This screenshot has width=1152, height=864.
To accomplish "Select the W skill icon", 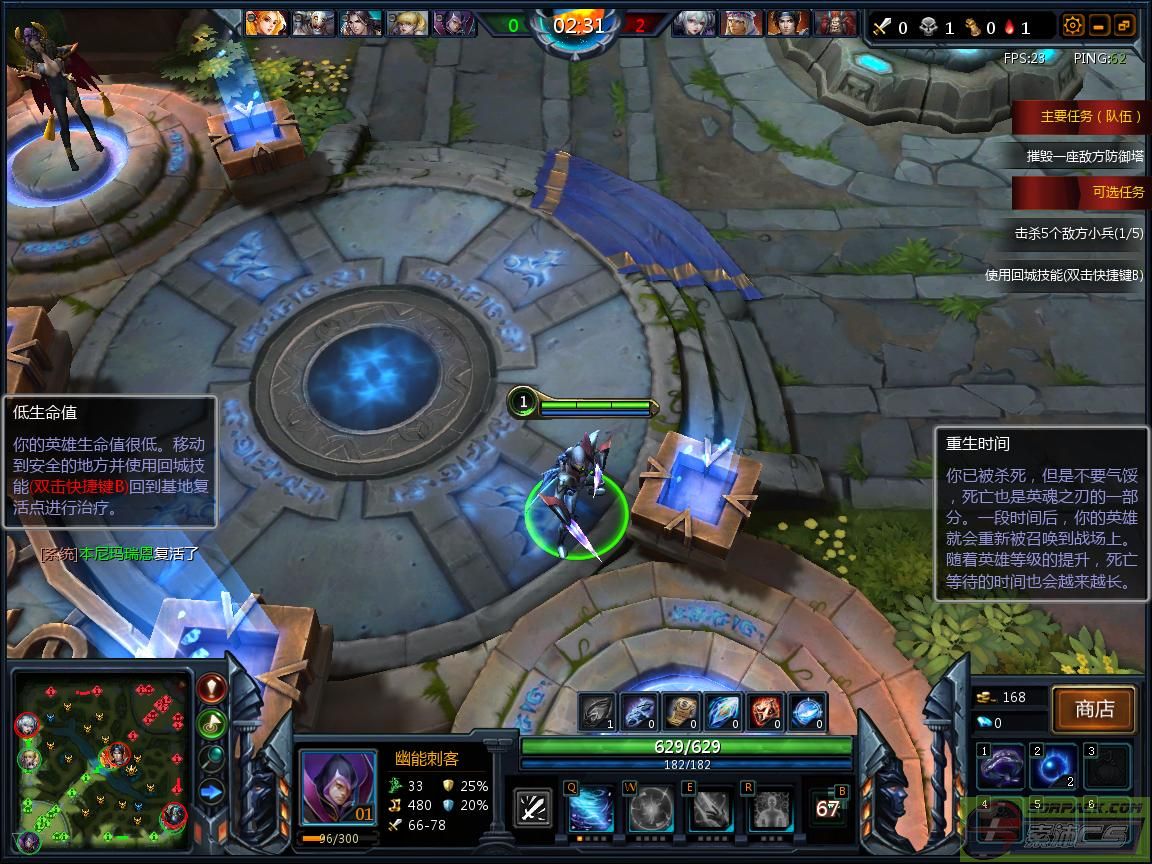I will pyautogui.click(x=650, y=809).
